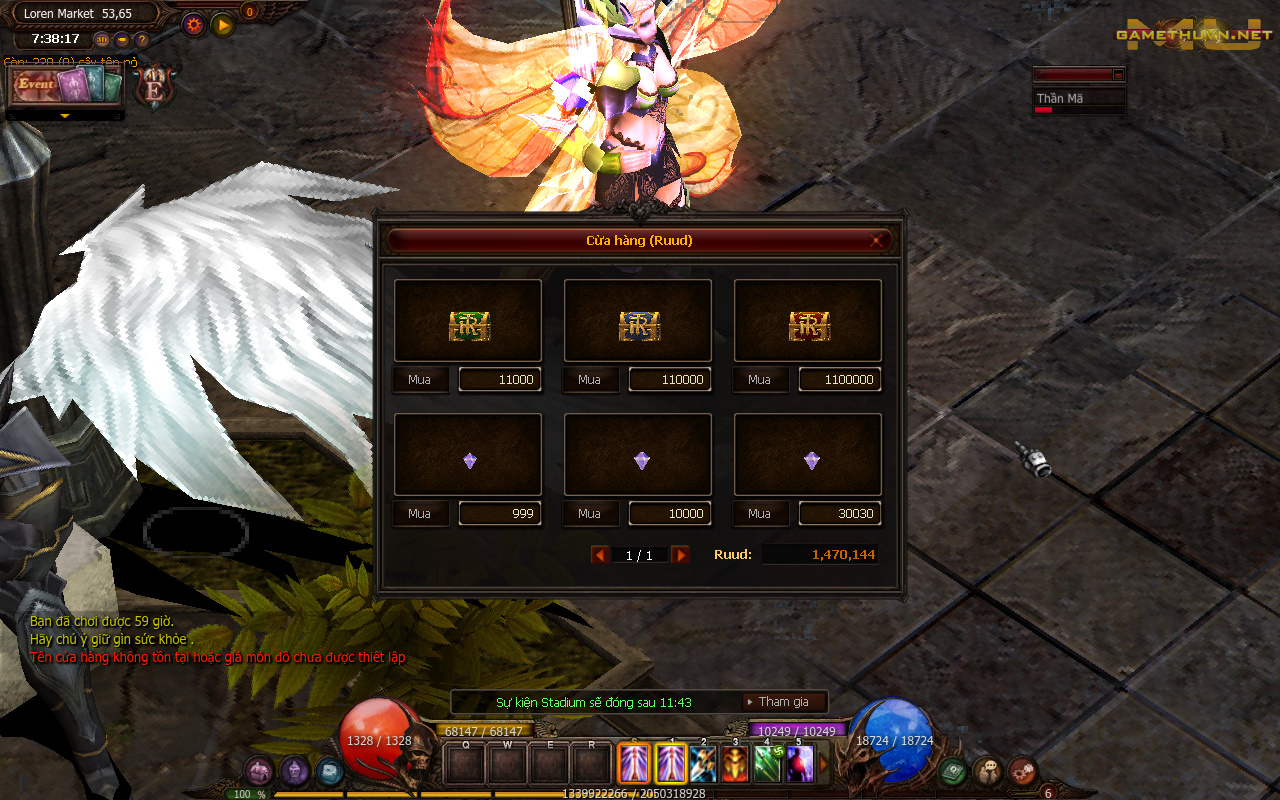Buy the green Ruud box for 11000
Screen dimensions: 1280x800
[x=419, y=380]
